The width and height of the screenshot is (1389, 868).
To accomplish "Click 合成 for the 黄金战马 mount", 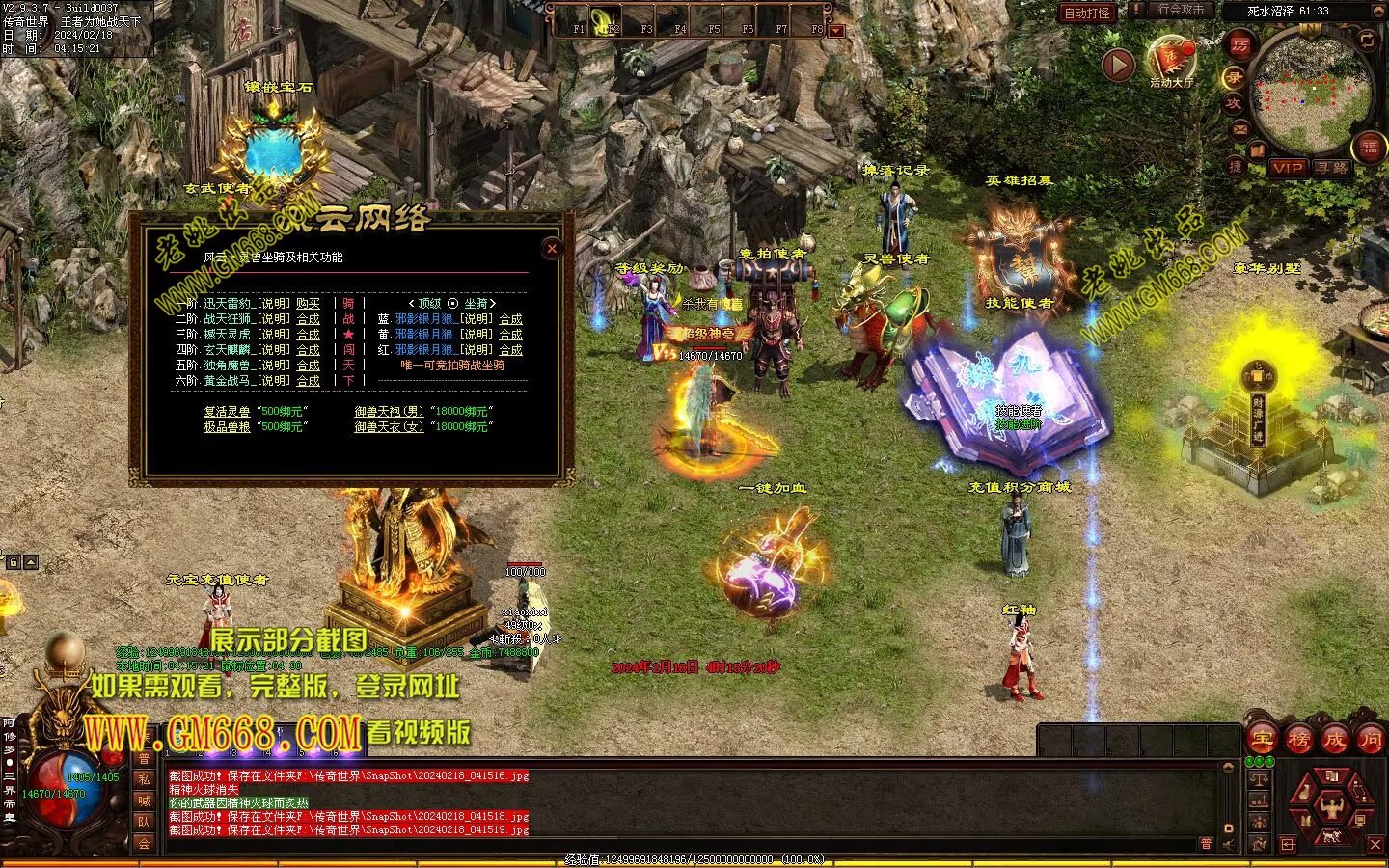I will 308,381.
